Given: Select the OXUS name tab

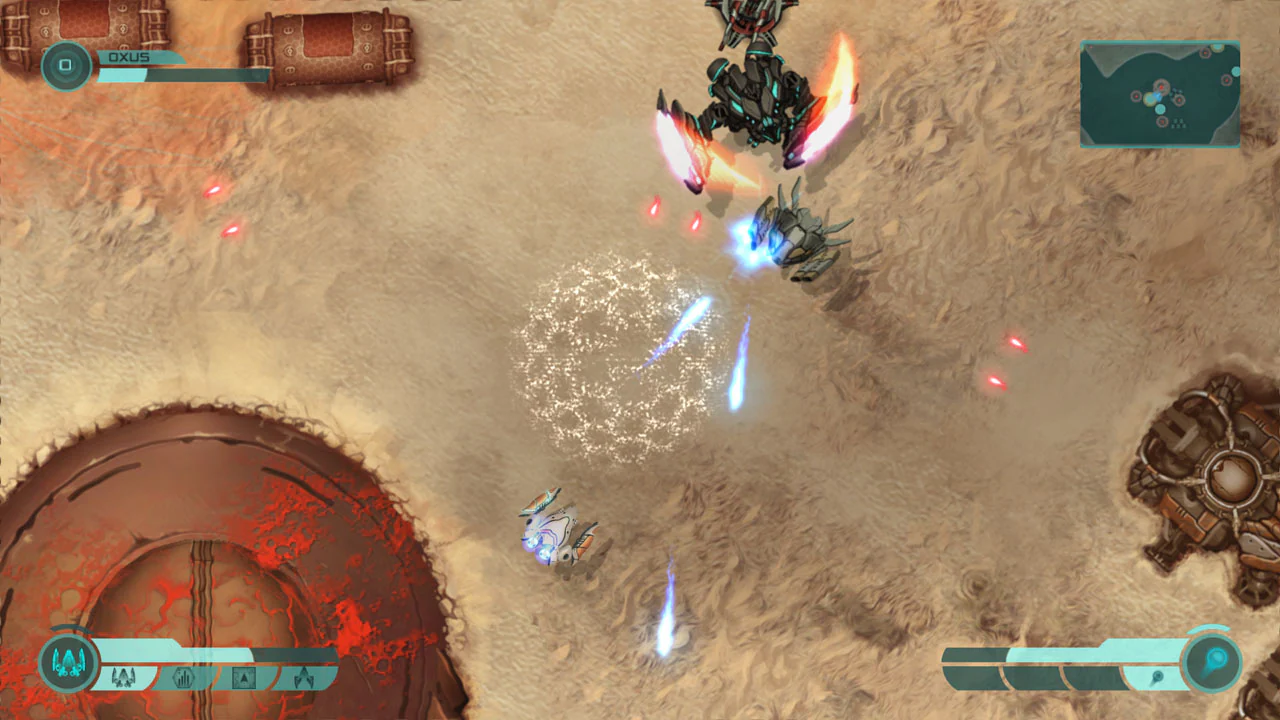Looking at the screenshot, I should click(129, 57).
